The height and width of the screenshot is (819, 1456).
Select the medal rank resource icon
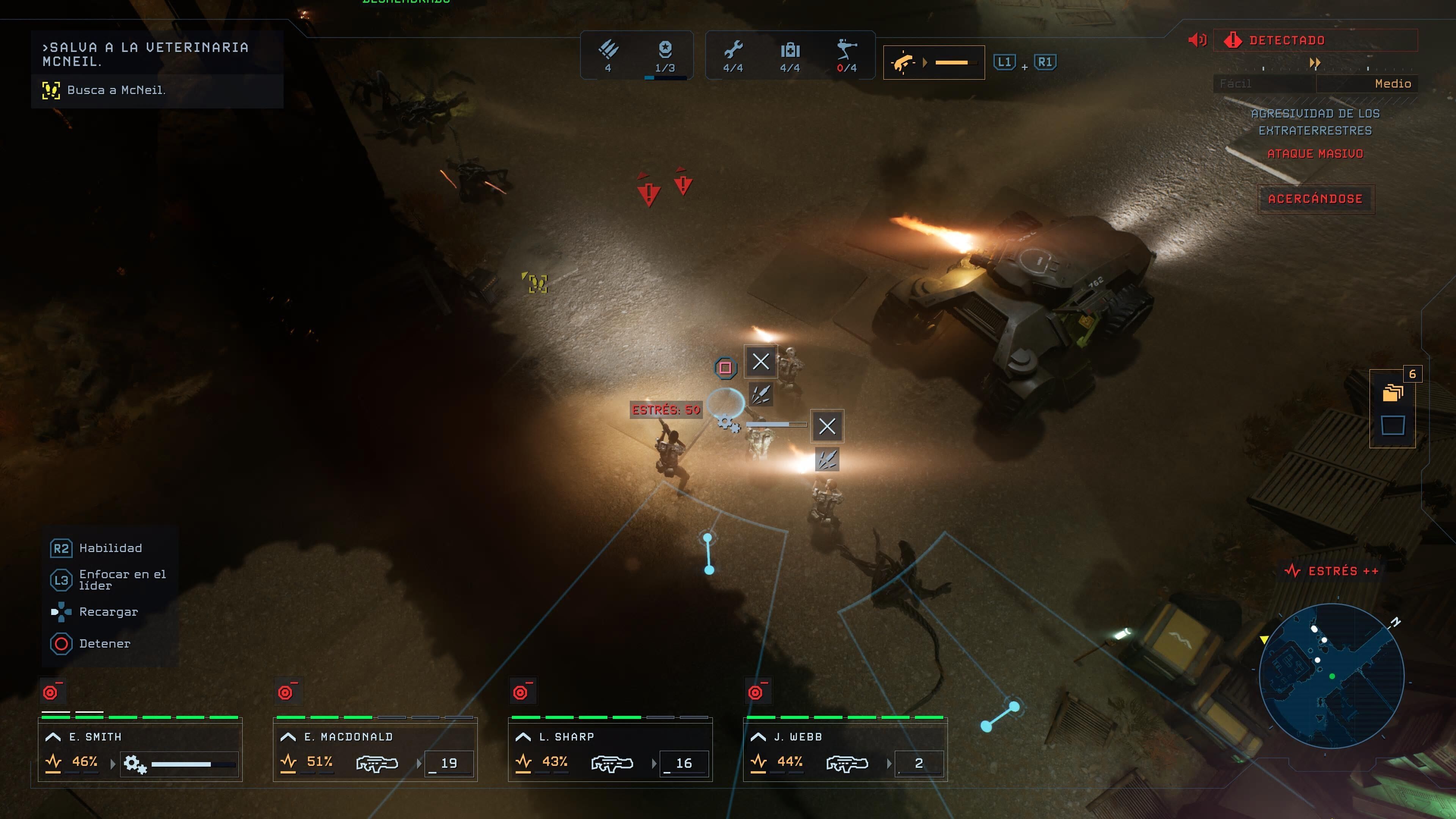(665, 50)
